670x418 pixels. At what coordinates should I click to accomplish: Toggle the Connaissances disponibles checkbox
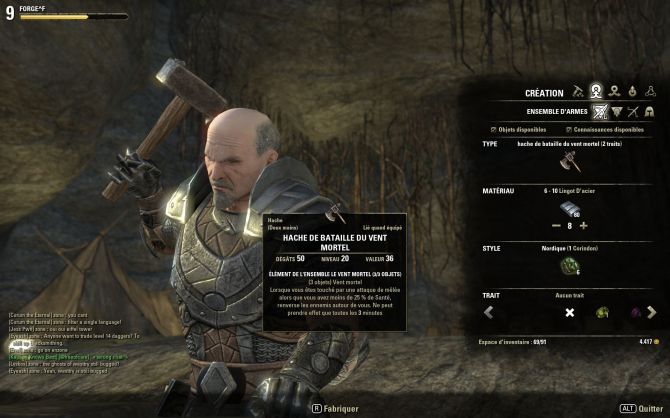pos(568,129)
